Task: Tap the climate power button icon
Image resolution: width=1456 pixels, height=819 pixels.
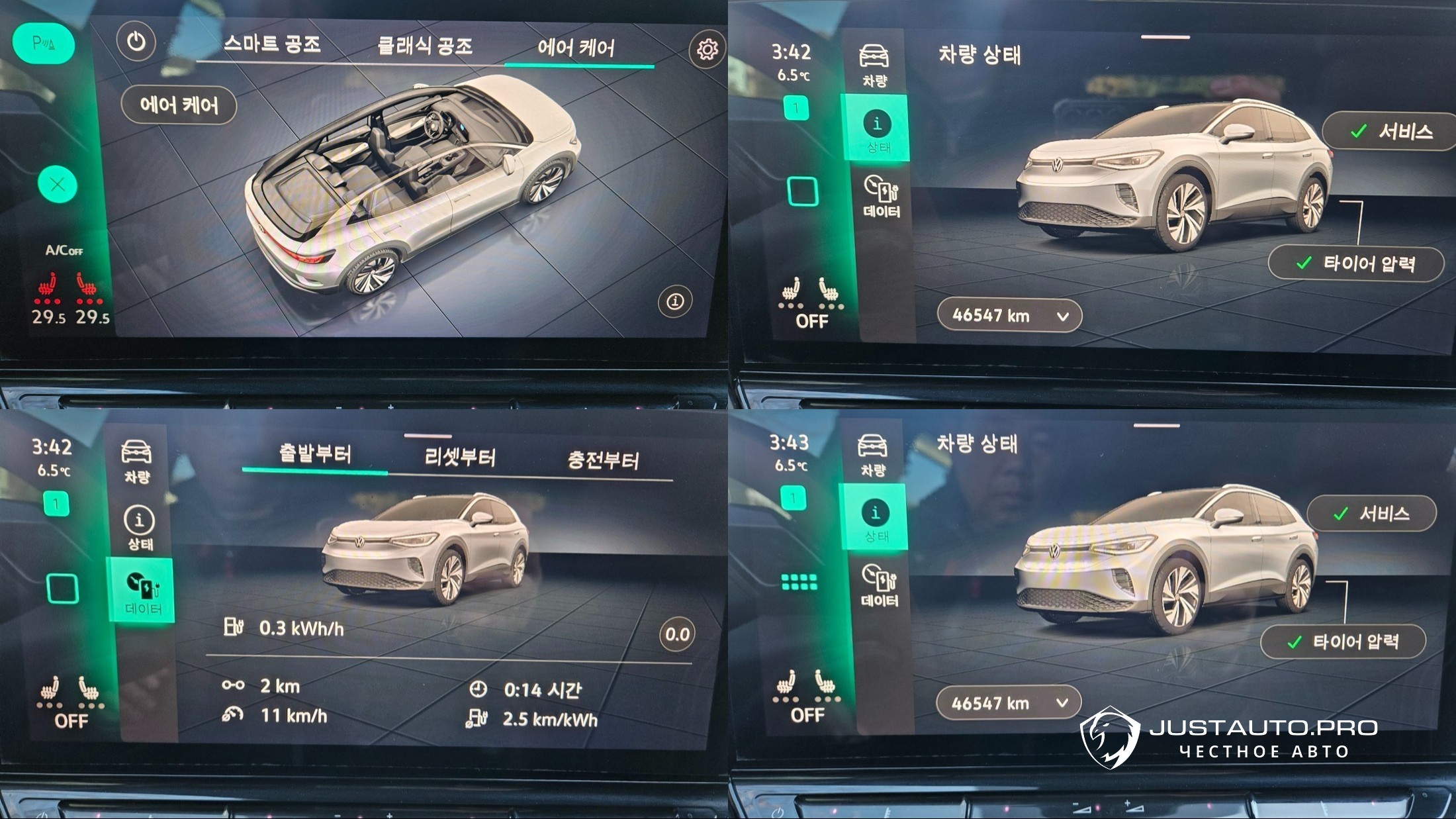Action: pos(136,42)
